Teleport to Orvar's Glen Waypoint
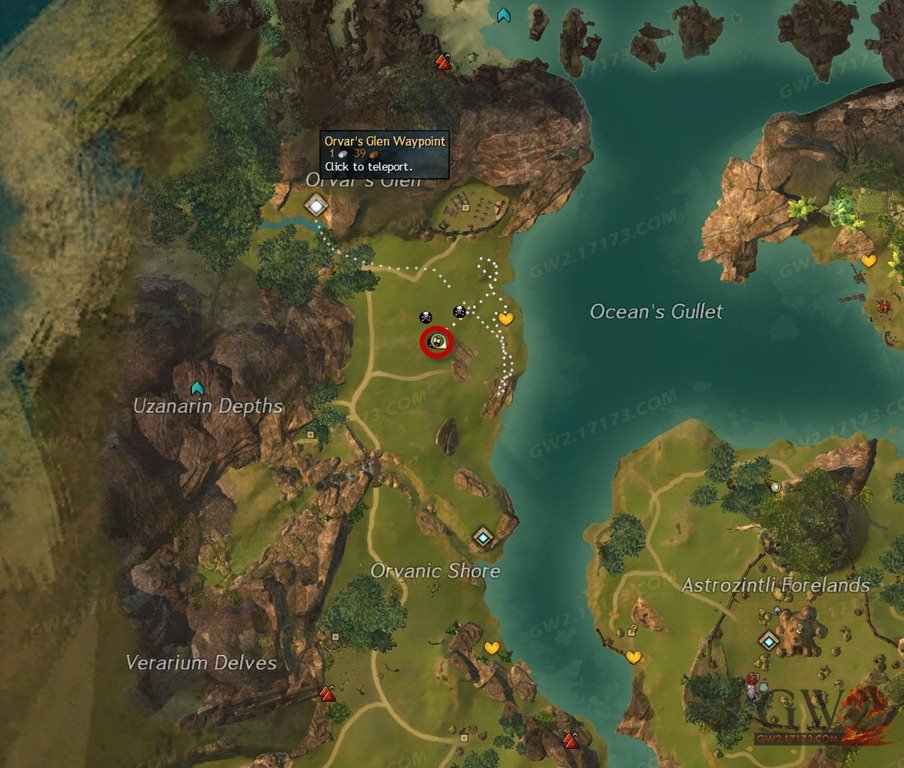The image size is (904, 768). 317,206
